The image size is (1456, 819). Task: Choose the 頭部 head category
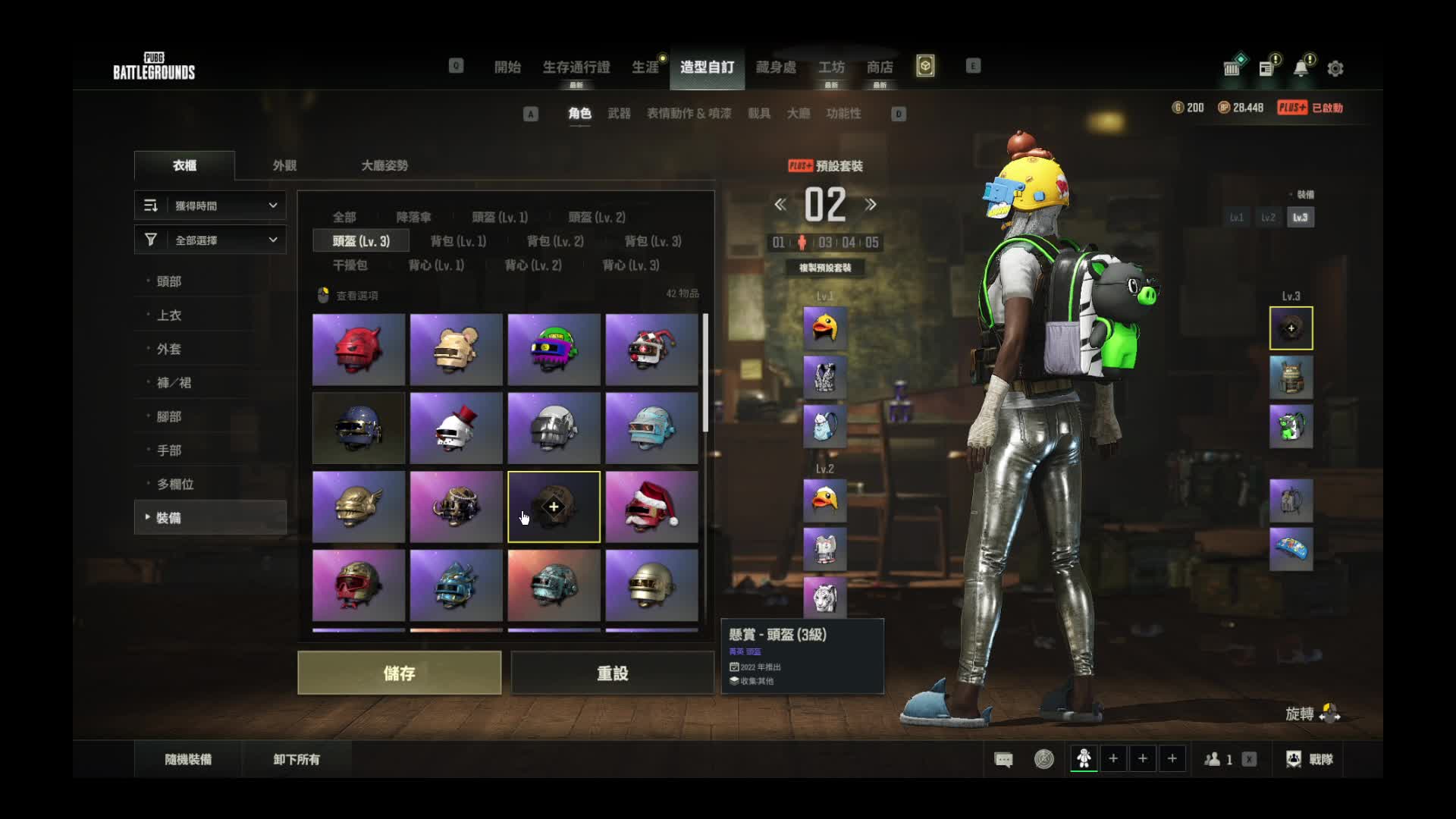169,281
